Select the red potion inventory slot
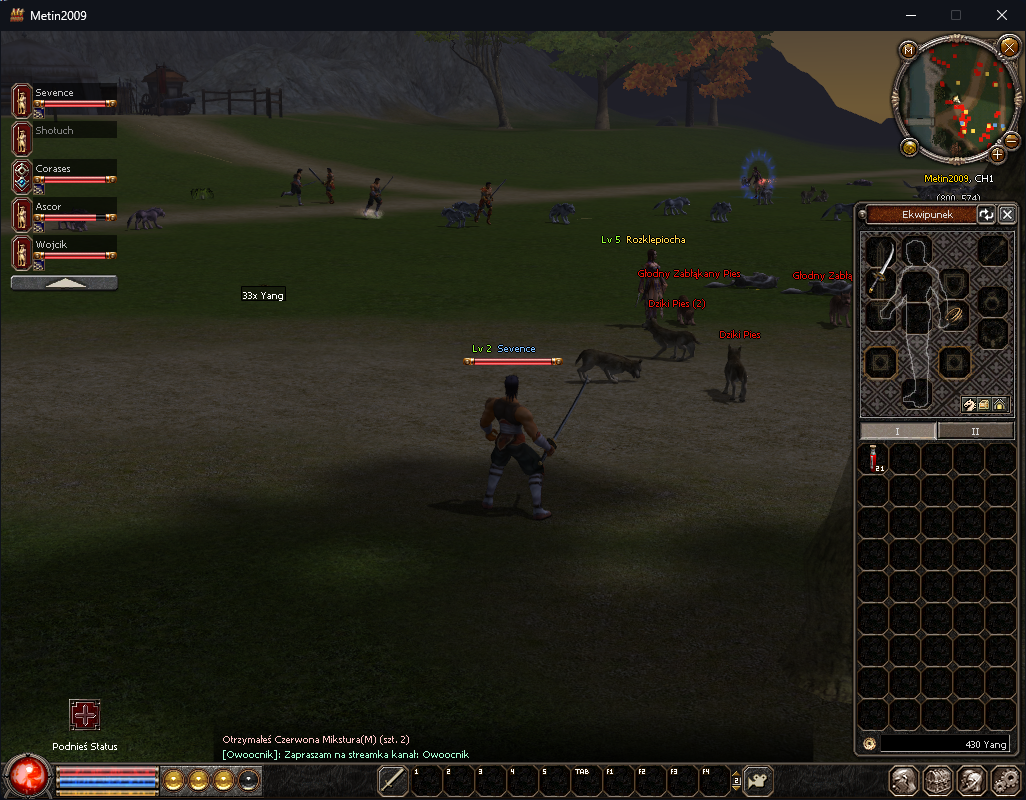This screenshot has height=800, width=1026. click(x=876, y=459)
